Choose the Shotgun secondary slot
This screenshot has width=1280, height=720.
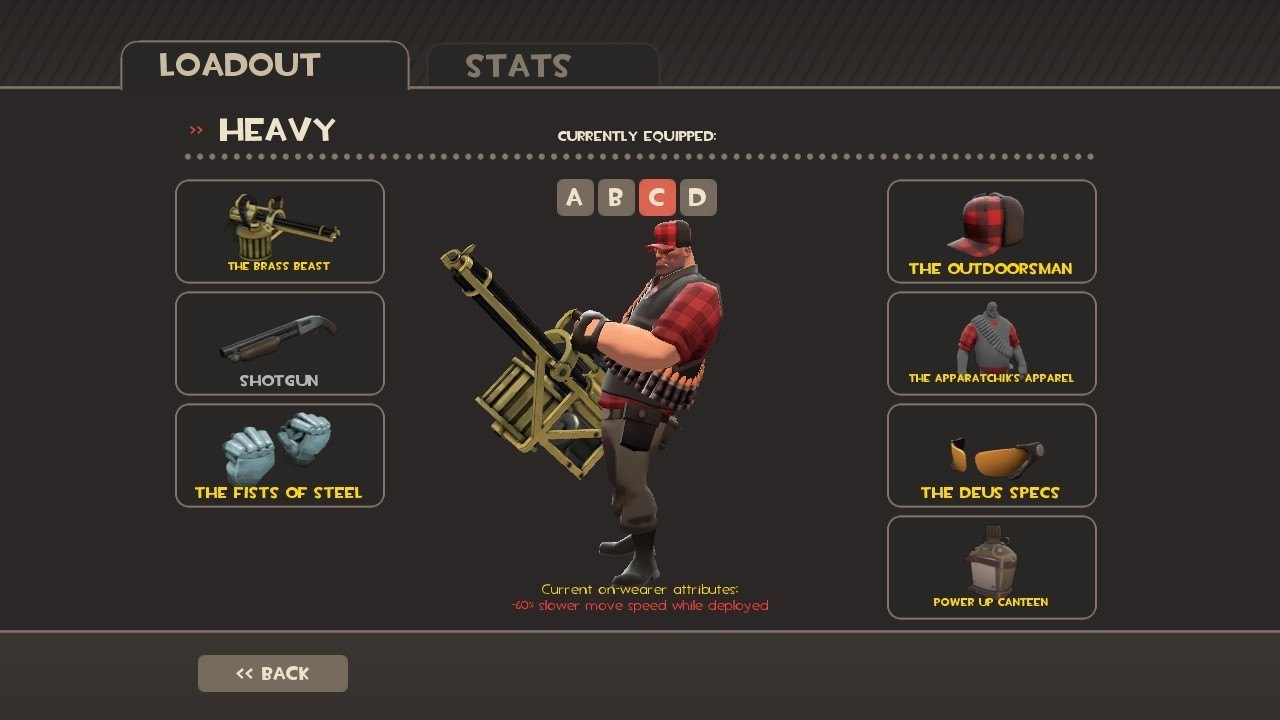pos(280,343)
